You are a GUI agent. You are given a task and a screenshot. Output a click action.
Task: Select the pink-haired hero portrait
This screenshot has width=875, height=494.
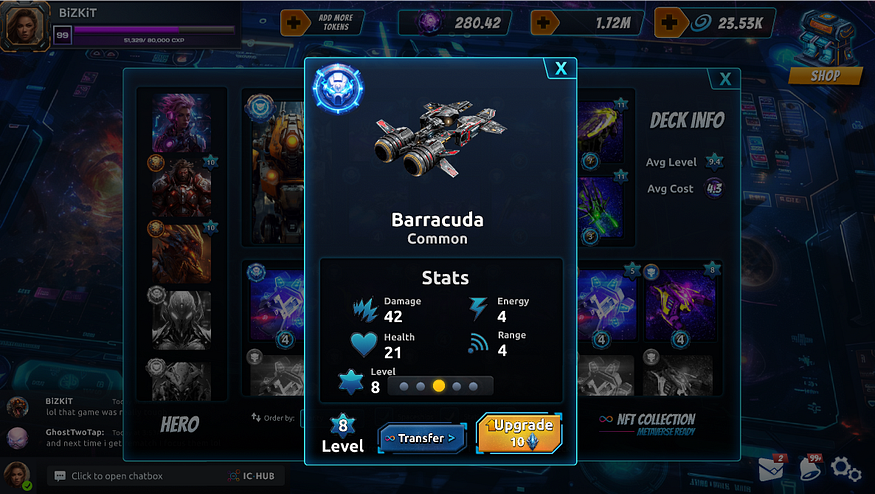click(x=181, y=123)
